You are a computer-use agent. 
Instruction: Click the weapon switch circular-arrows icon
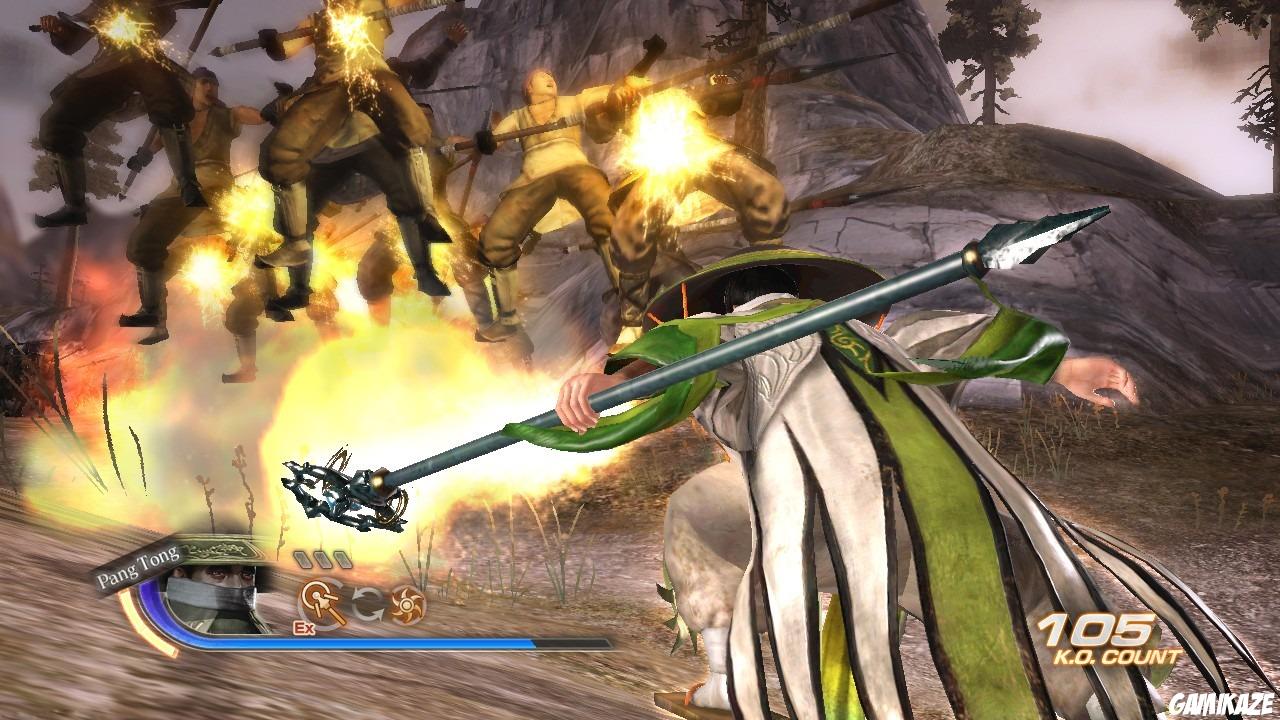coord(368,605)
